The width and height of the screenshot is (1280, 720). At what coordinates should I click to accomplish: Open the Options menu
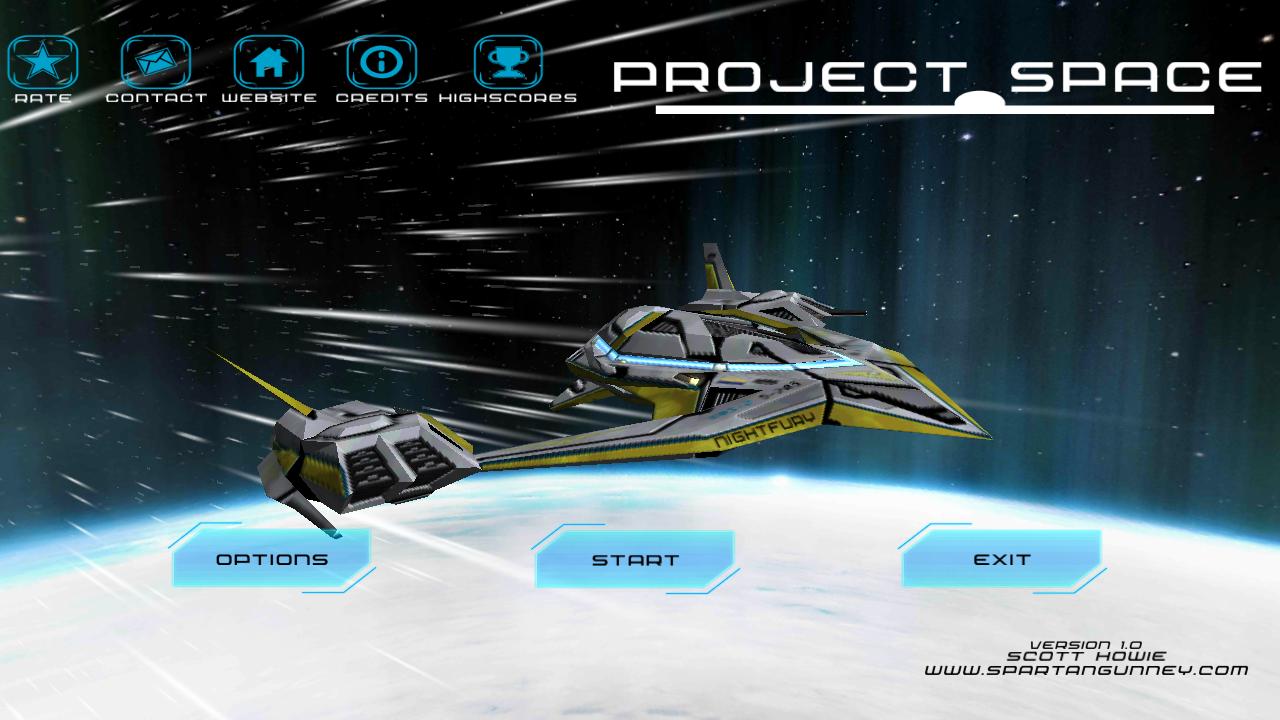[x=271, y=560]
